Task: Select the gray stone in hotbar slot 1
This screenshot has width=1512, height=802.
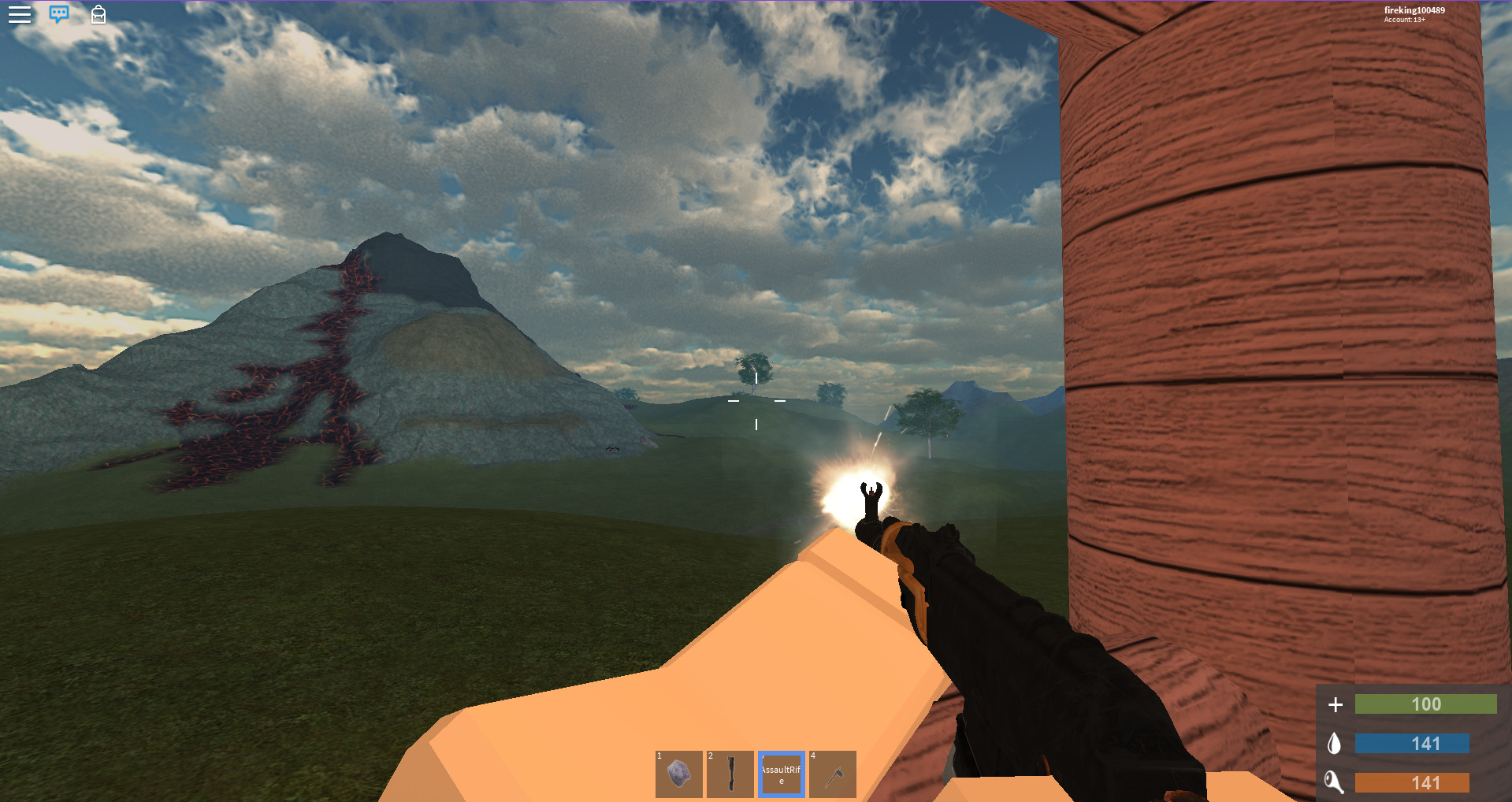Action: click(x=679, y=774)
